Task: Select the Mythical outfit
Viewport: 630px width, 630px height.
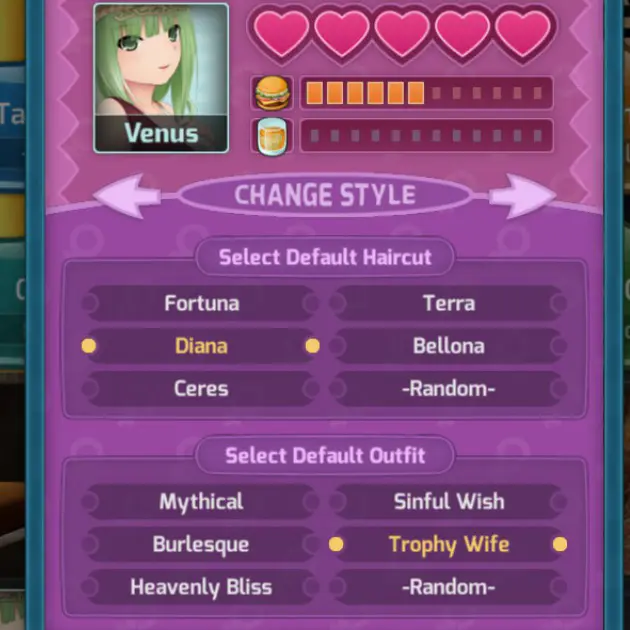Action: [201, 502]
